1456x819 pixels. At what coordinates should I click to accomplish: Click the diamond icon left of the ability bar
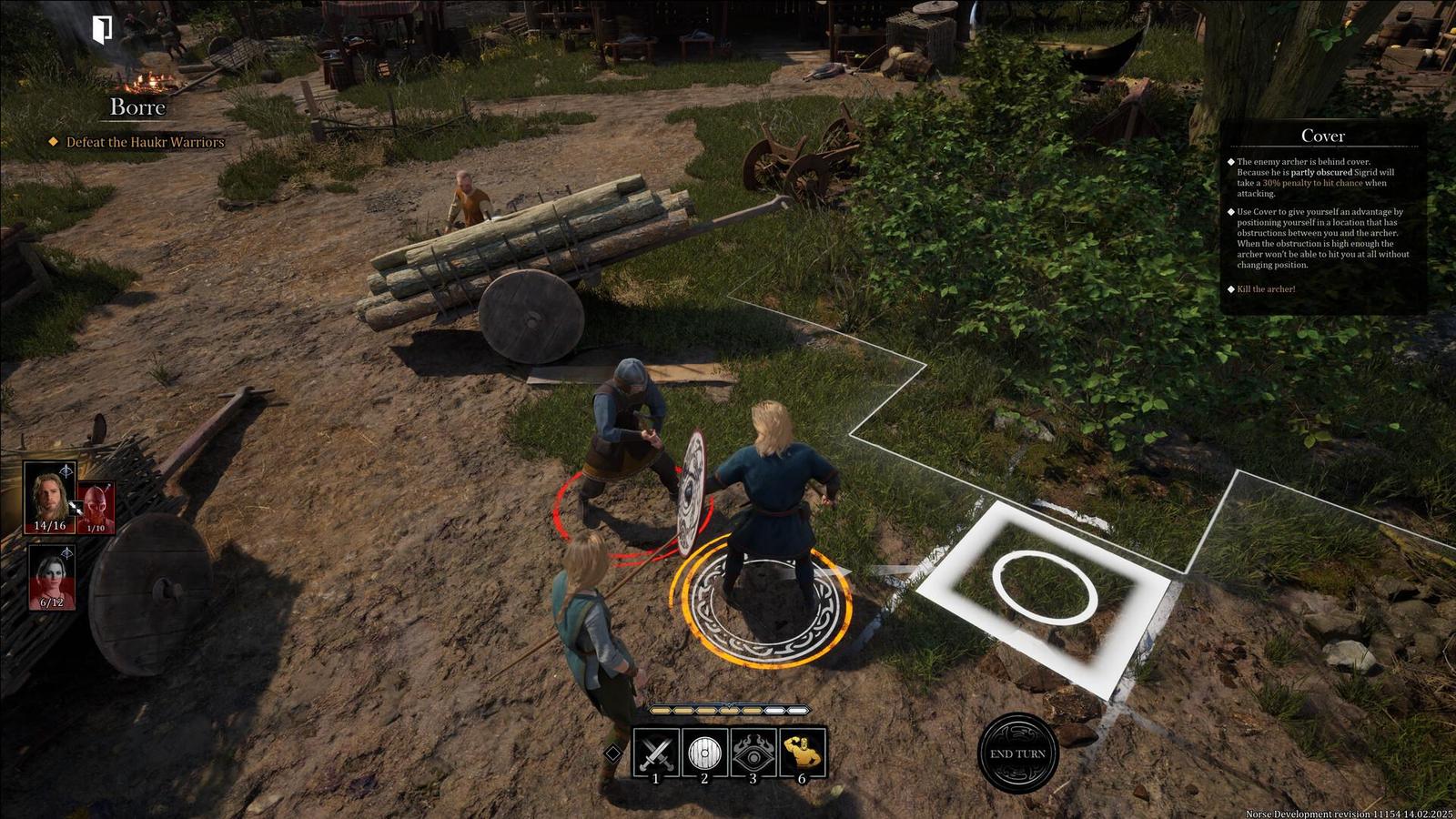612,753
